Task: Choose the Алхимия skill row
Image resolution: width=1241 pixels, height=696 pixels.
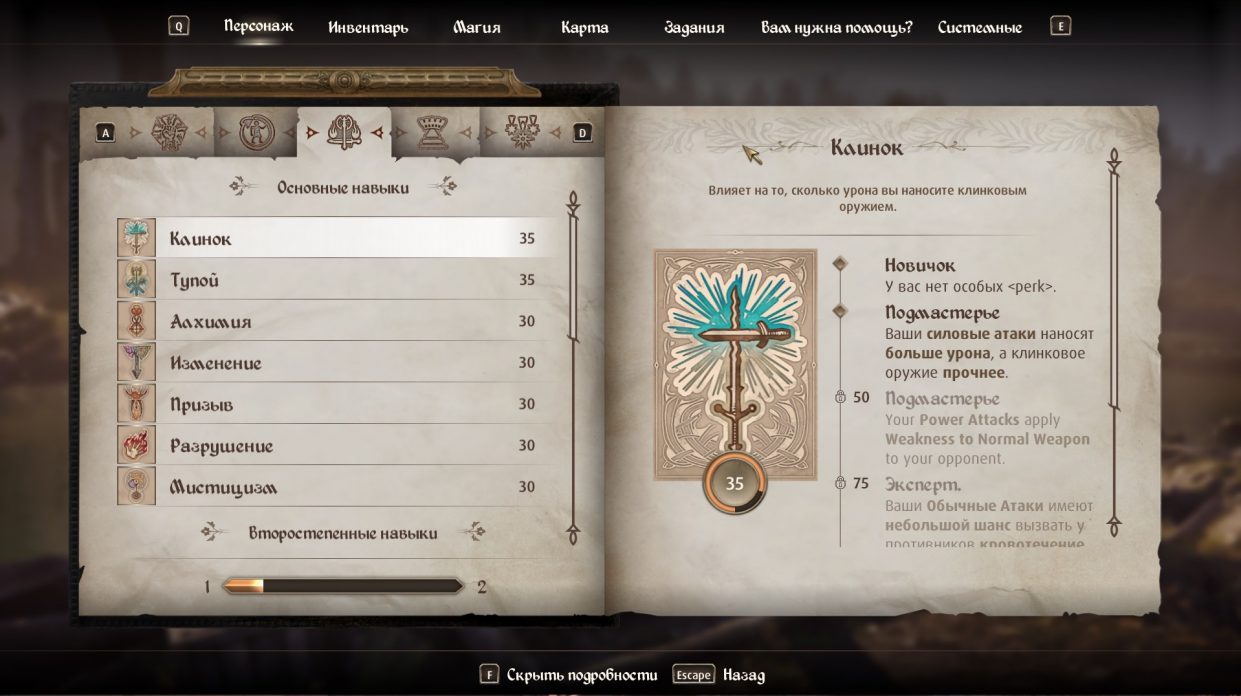Action: 340,321
